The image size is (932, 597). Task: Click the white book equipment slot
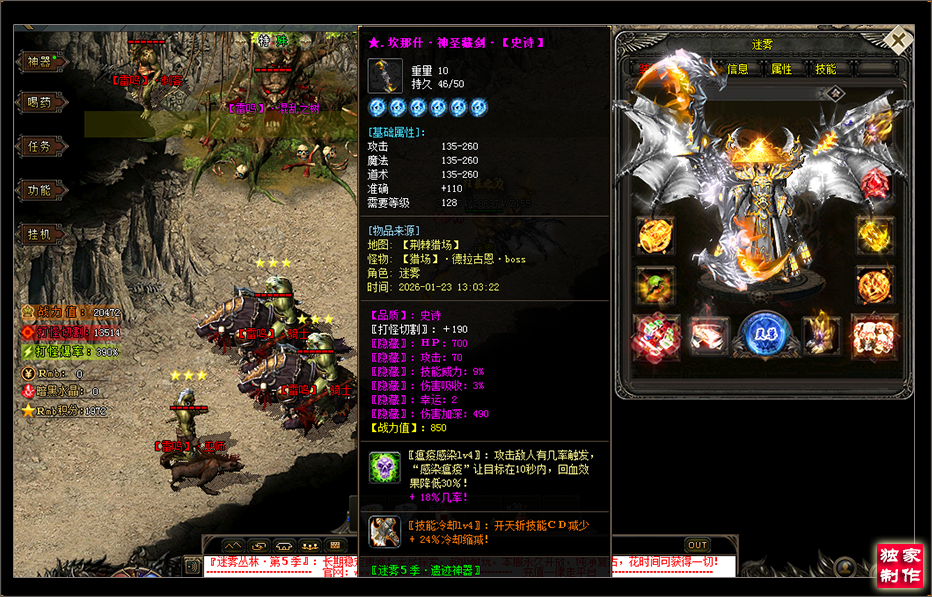709,335
